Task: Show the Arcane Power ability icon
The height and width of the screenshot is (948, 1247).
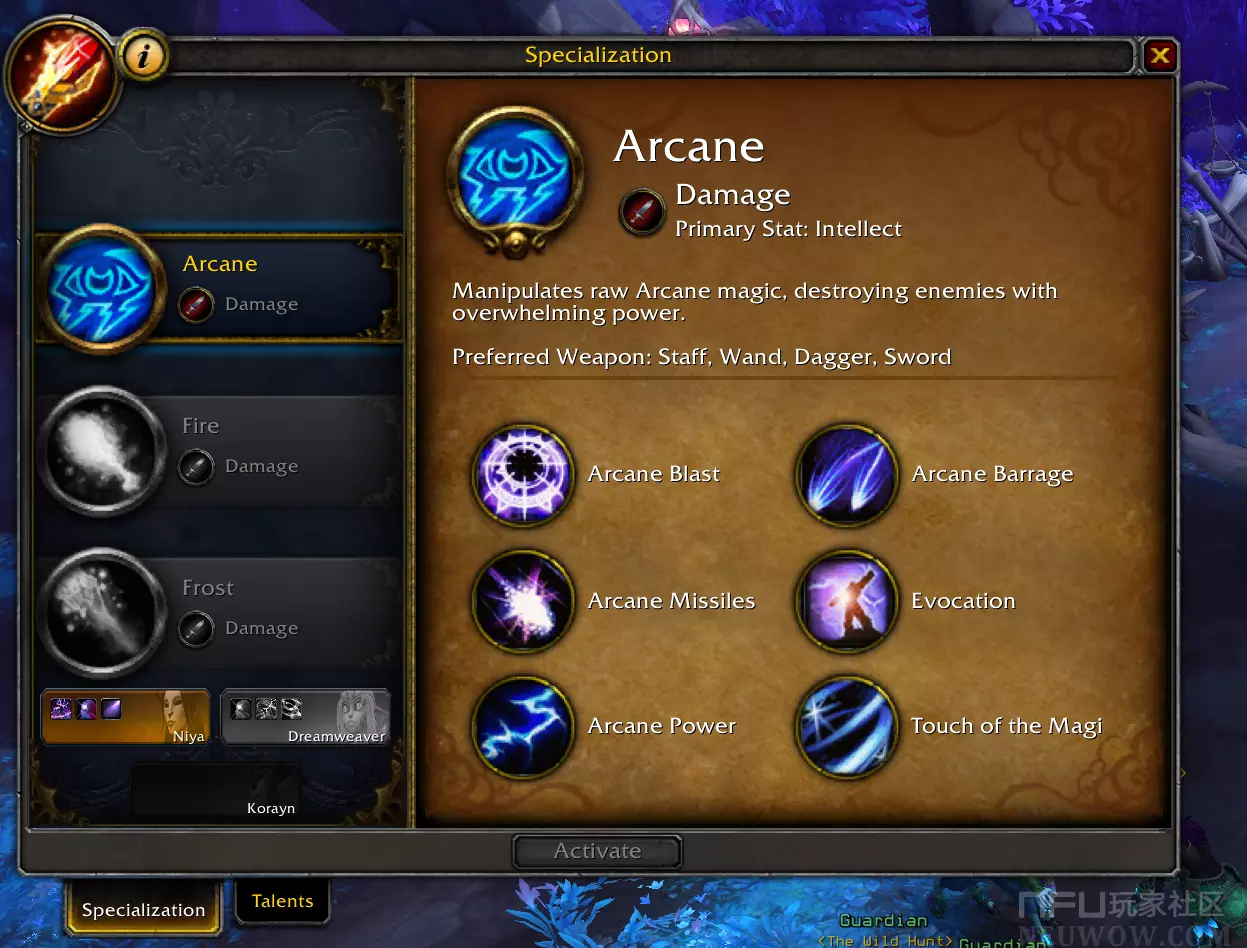Action: [522, 727]
